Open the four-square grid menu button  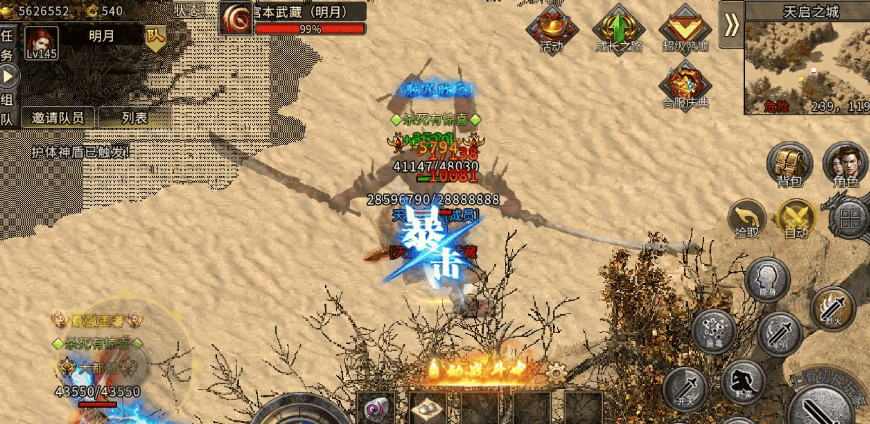(x=849, y=218)
